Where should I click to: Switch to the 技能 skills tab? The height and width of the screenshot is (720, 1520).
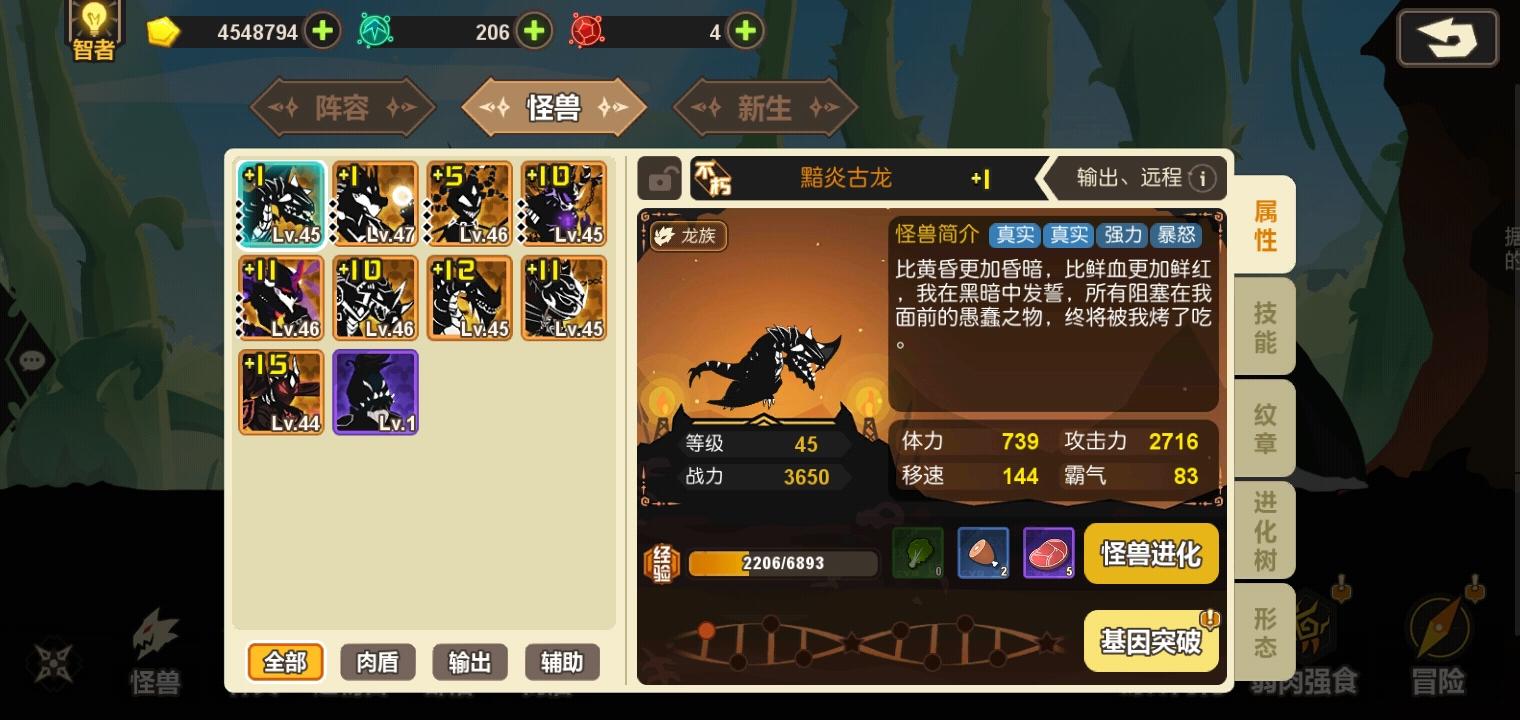tap(1263, 325)
